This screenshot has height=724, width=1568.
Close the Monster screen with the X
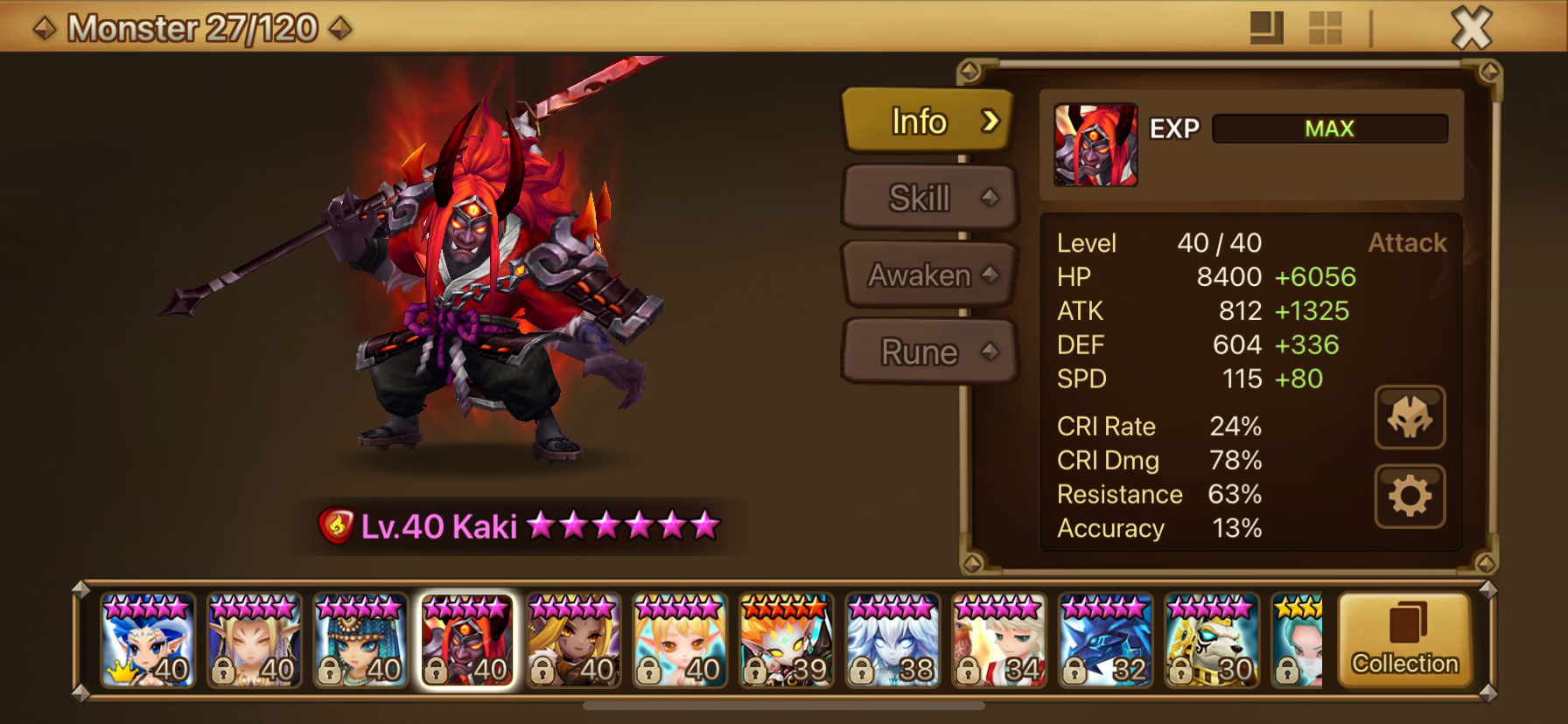pyautogui.click(x=1472, y=28)
